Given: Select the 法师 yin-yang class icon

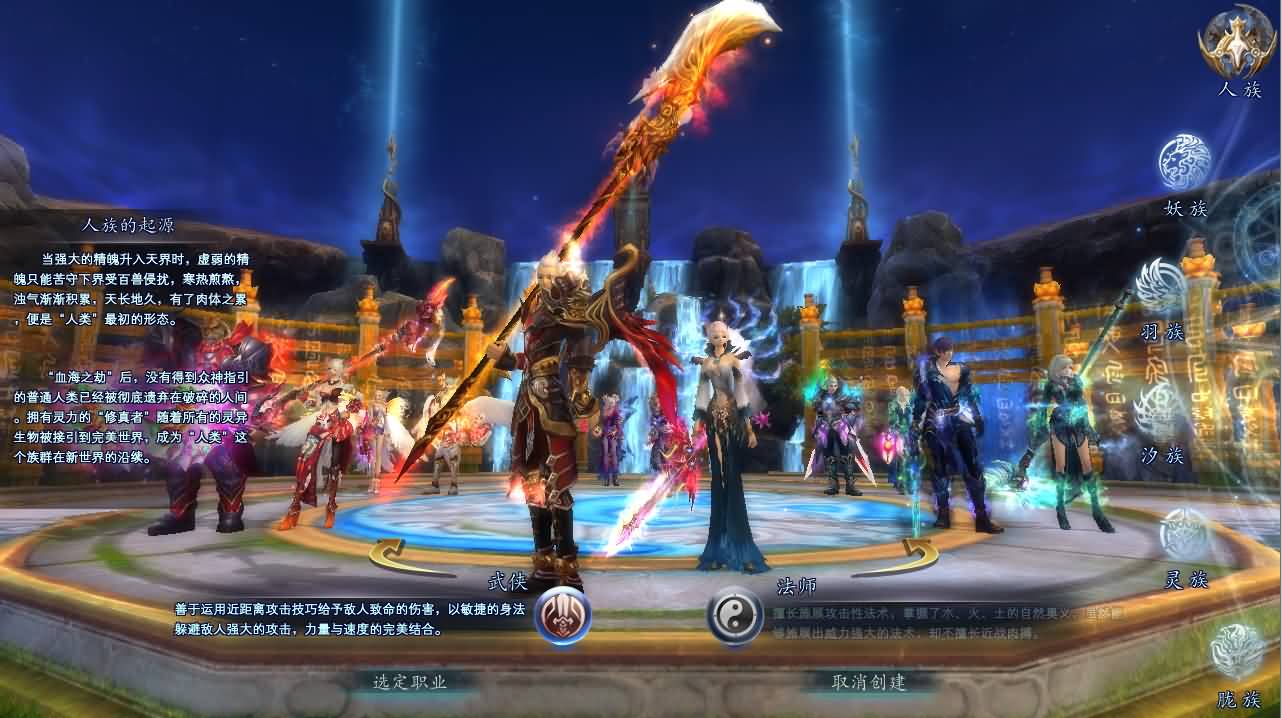Looking at the screenshot, I should [x=735, y=616].
